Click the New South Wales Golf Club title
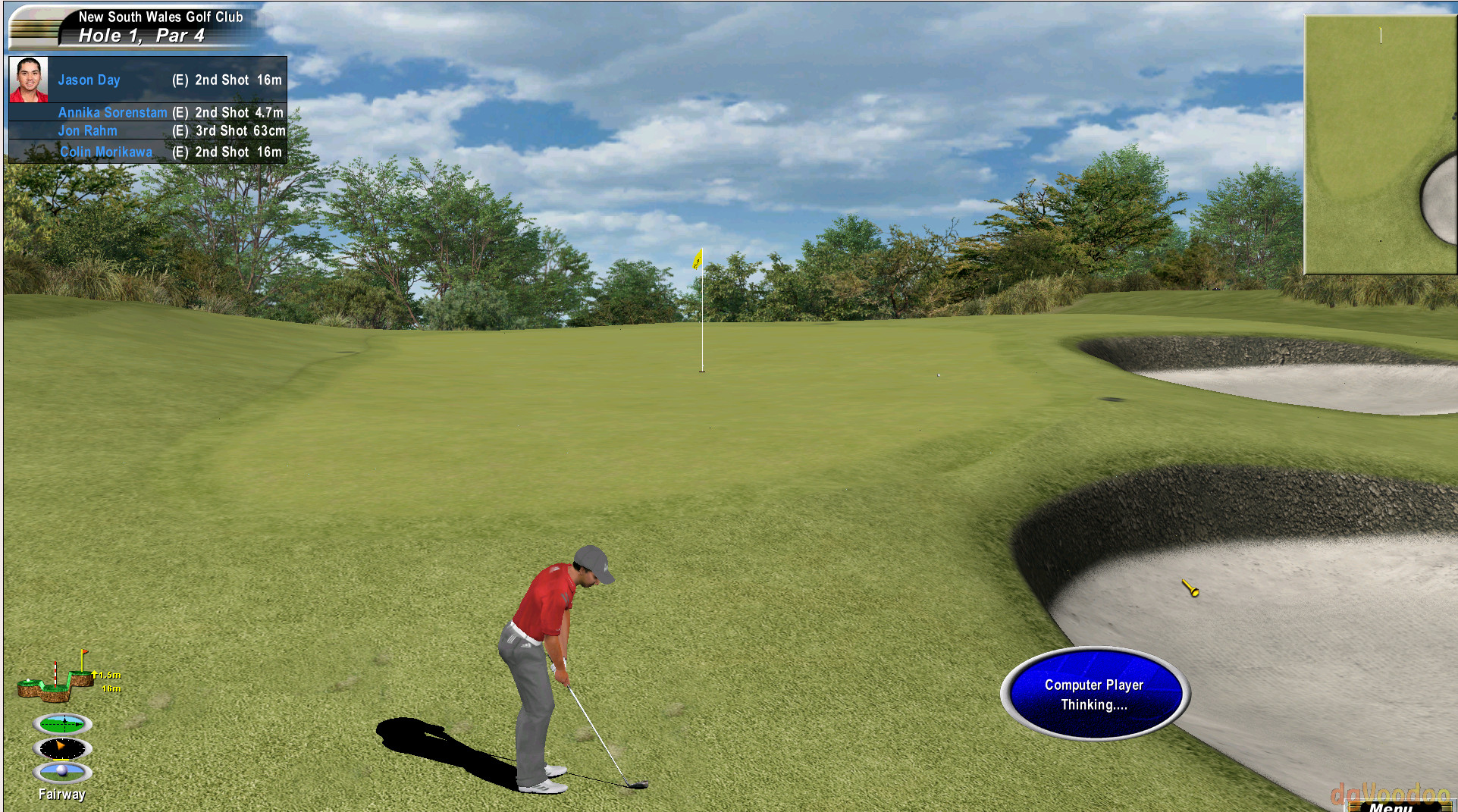Screen dimensions: 1458x812 161,17
